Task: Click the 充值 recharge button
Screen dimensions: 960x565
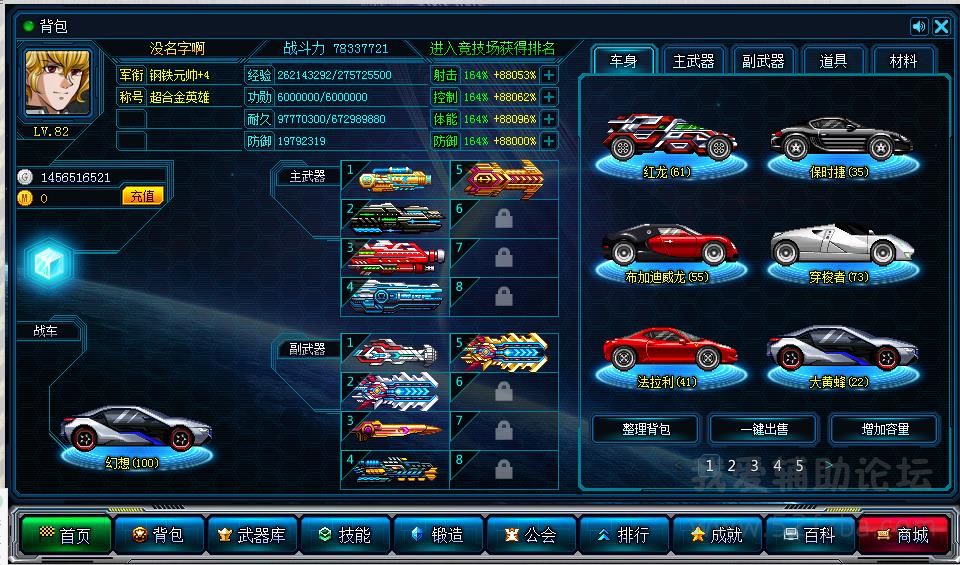Action: pos(143,197)
